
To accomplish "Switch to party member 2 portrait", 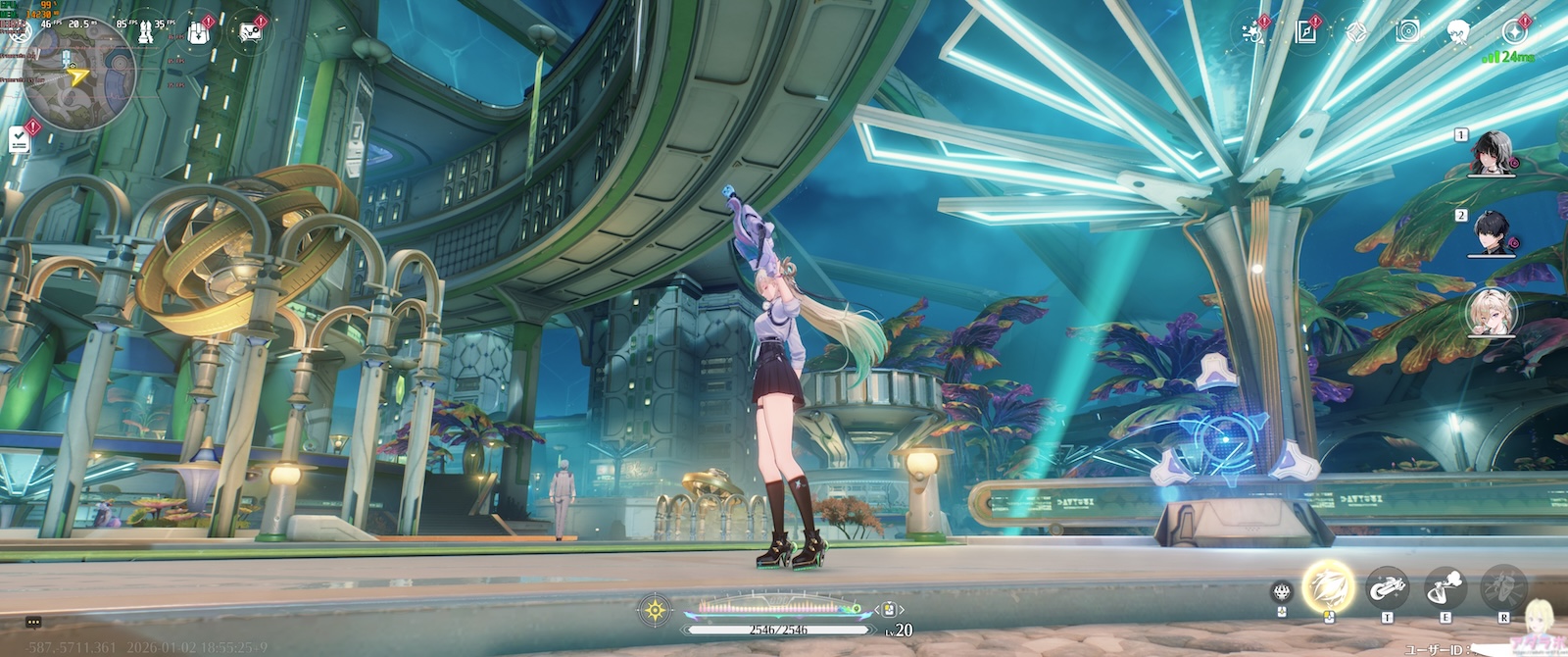I will (x=1494, y=233).
